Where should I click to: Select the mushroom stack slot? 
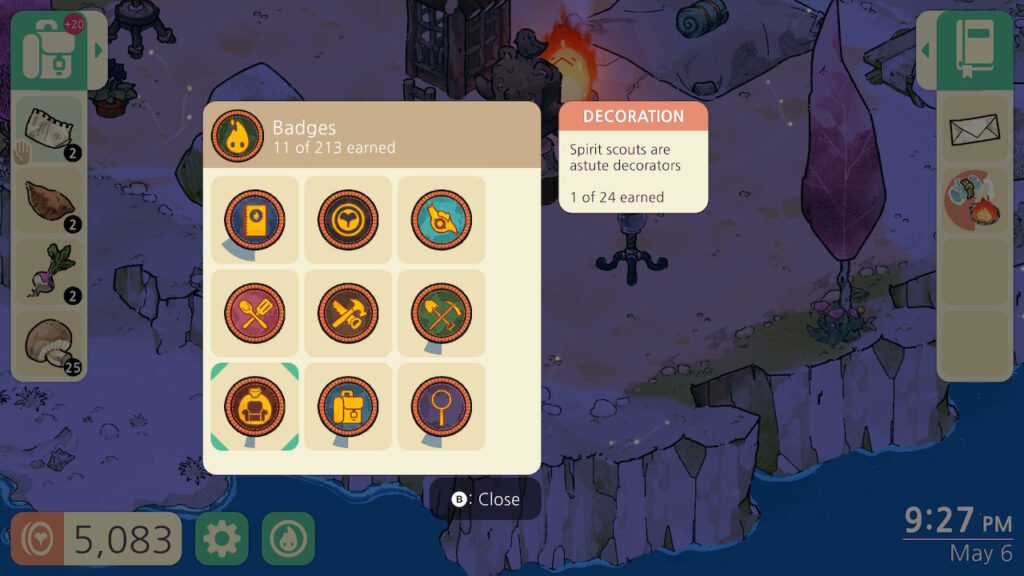tap(49, 345)
